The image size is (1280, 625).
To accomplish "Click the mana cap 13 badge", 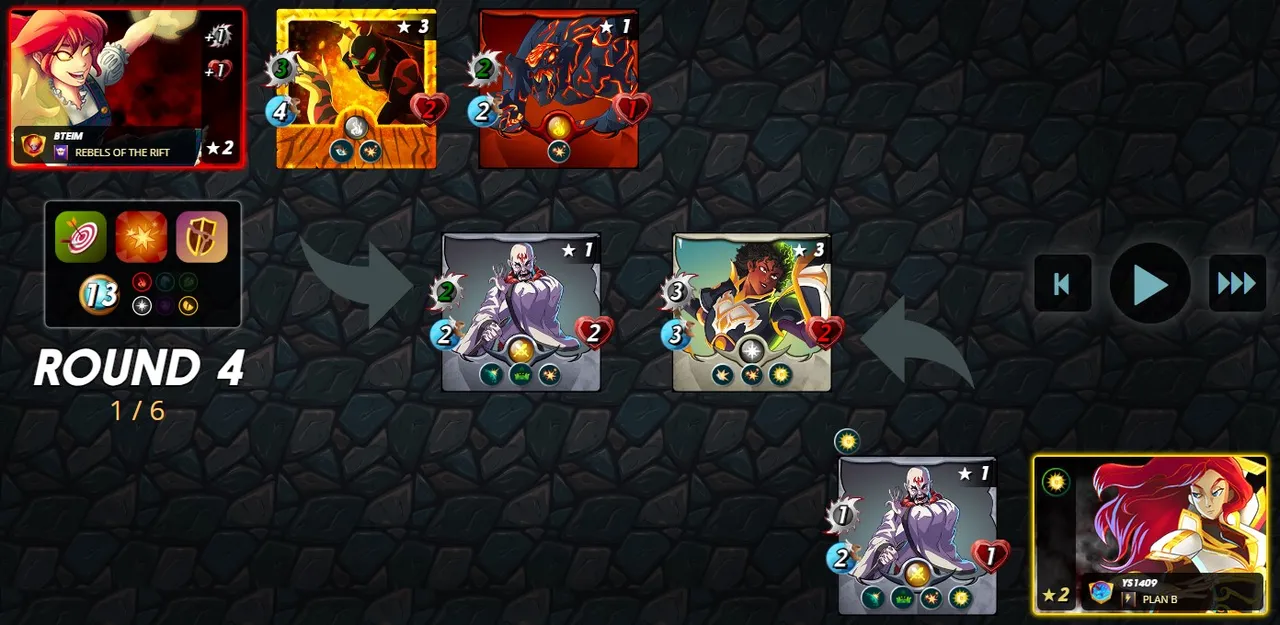I will point(99,294).
